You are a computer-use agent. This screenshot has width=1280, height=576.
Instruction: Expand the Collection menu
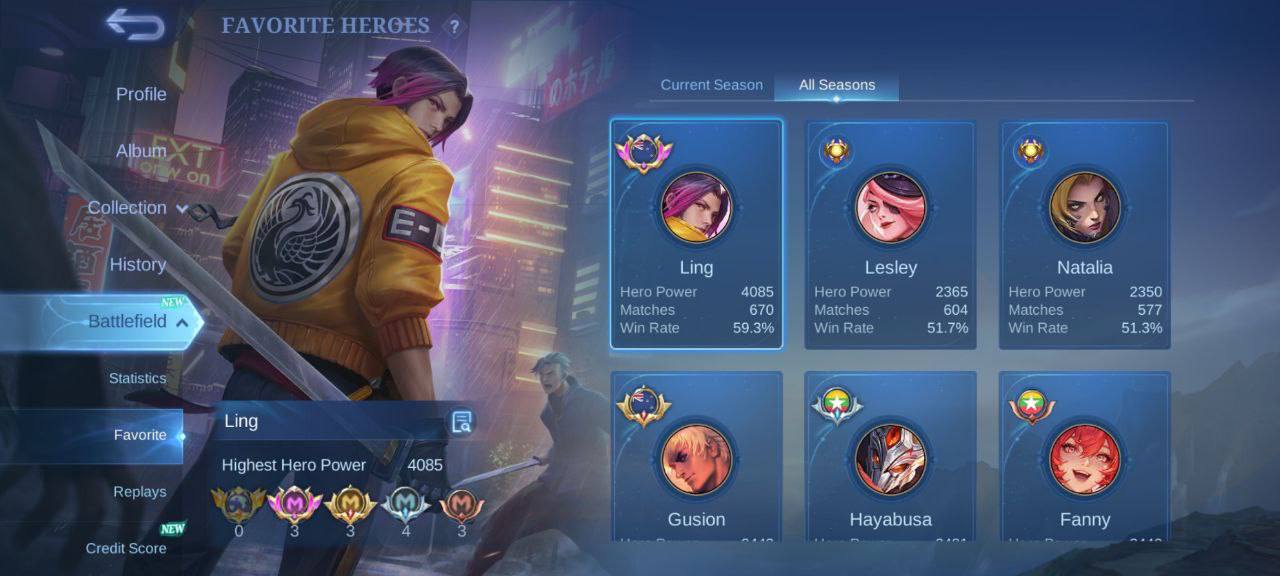pyautogui.click(x=137, y=208)
